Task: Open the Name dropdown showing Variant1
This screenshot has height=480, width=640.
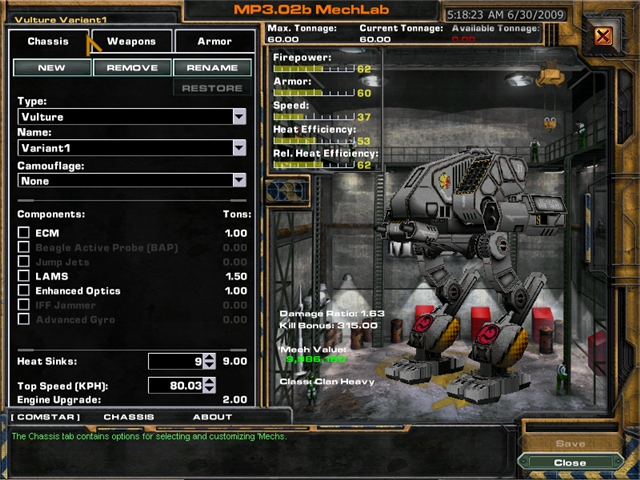Action: [x=239, y=148]
